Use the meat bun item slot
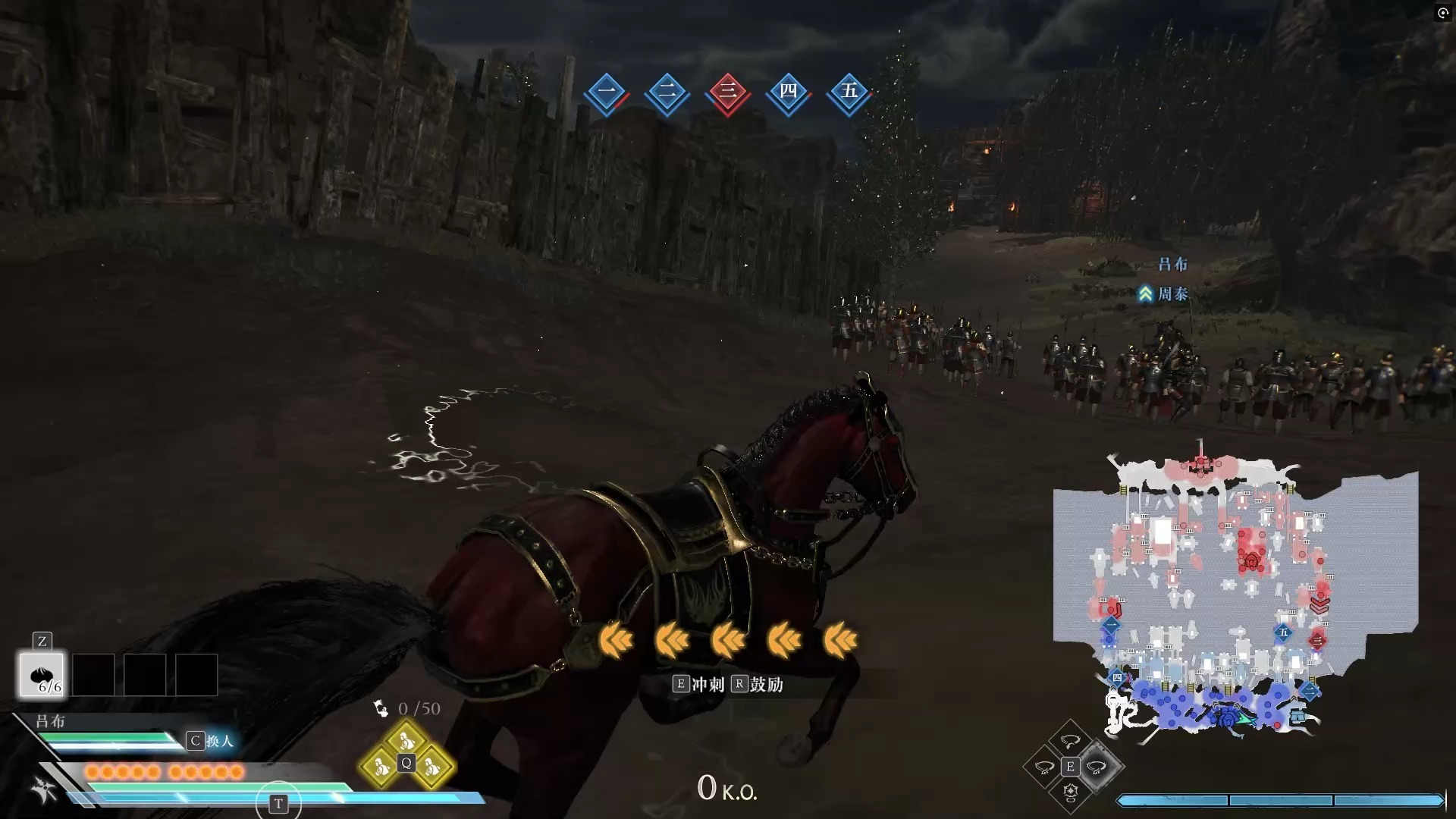The image size is (1456, 819). coord(42,674)
